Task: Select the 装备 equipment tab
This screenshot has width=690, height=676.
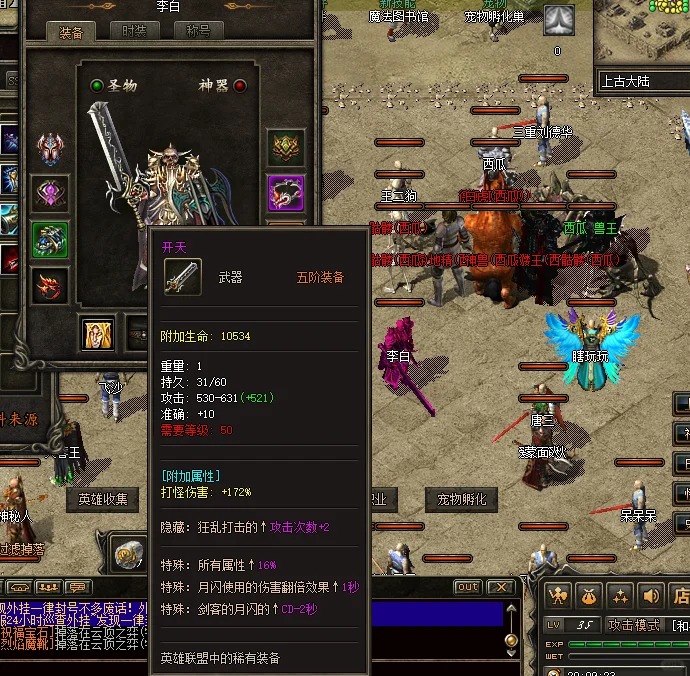Action: click(70, 32)
